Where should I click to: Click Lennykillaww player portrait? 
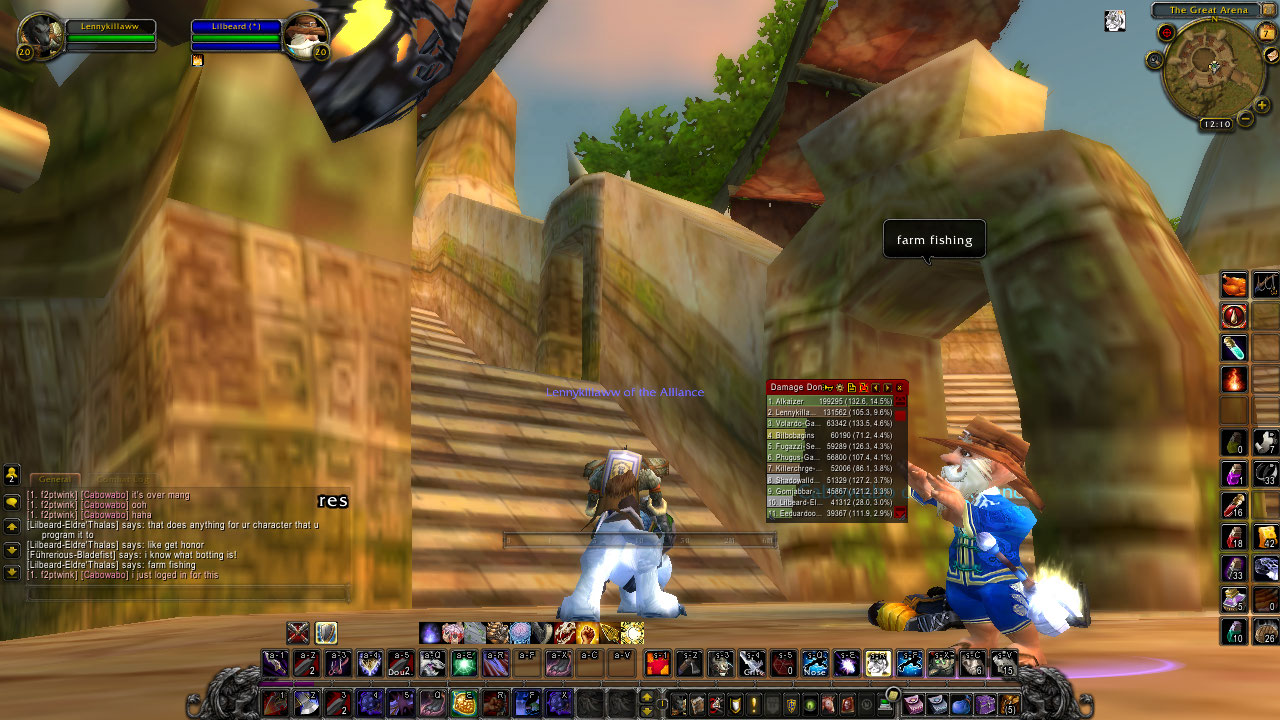(42, 38)
